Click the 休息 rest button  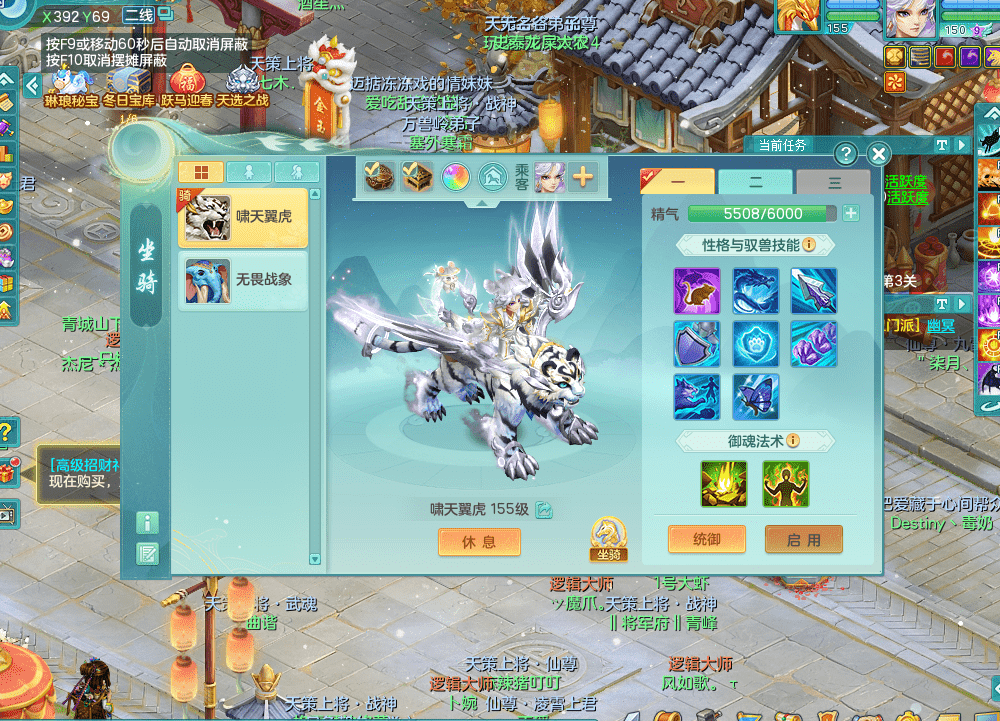tap(479, 541)
